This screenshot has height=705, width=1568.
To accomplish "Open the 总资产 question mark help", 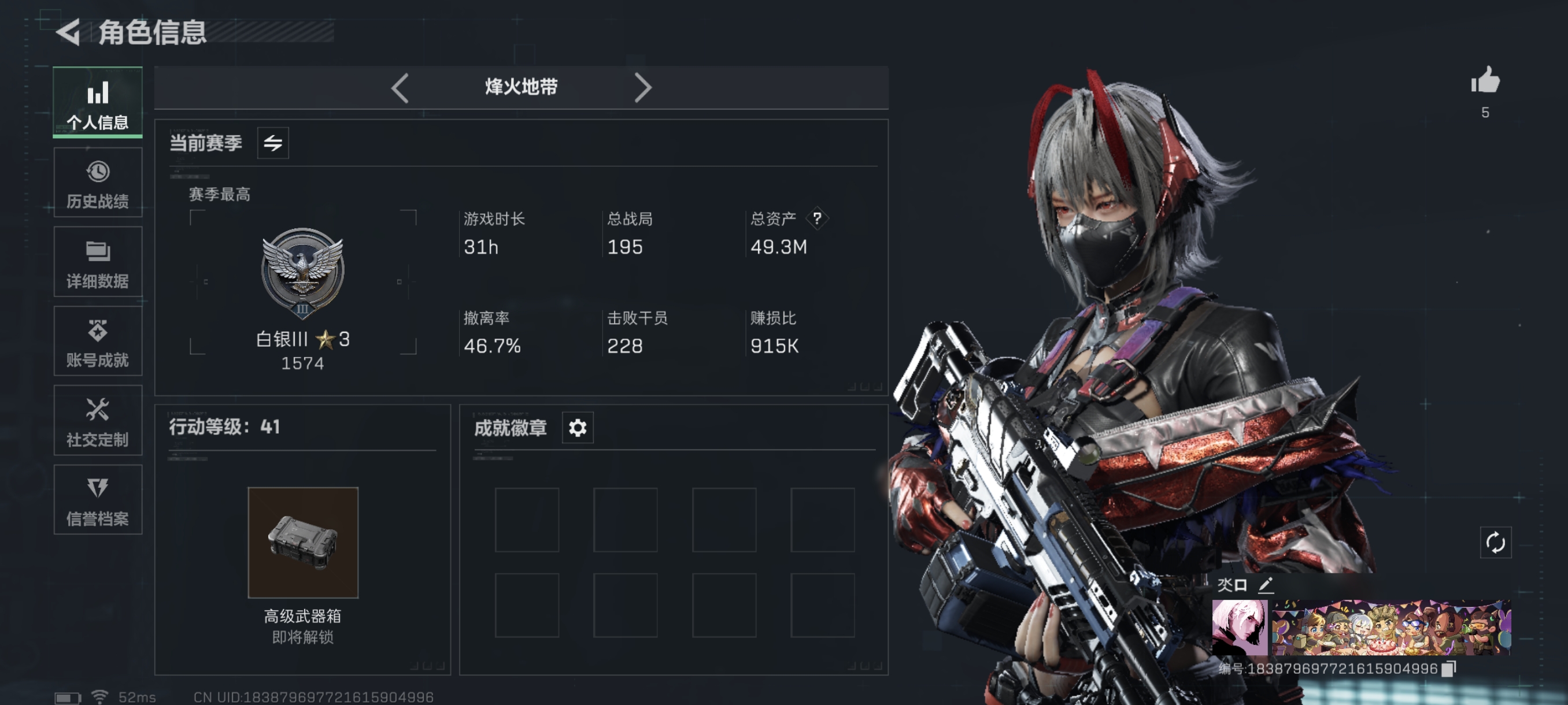I will pyautogui.click(x=817, y=218).
